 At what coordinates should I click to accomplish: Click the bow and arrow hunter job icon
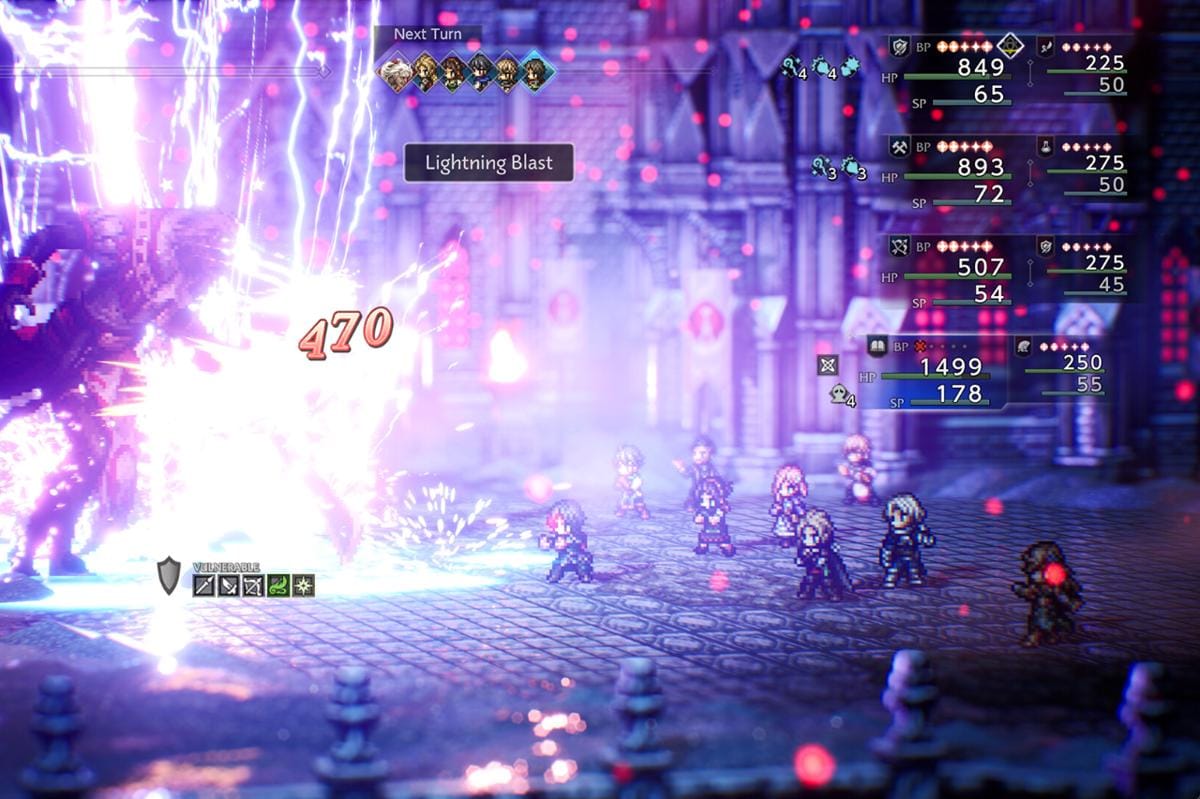click(899, 246)
